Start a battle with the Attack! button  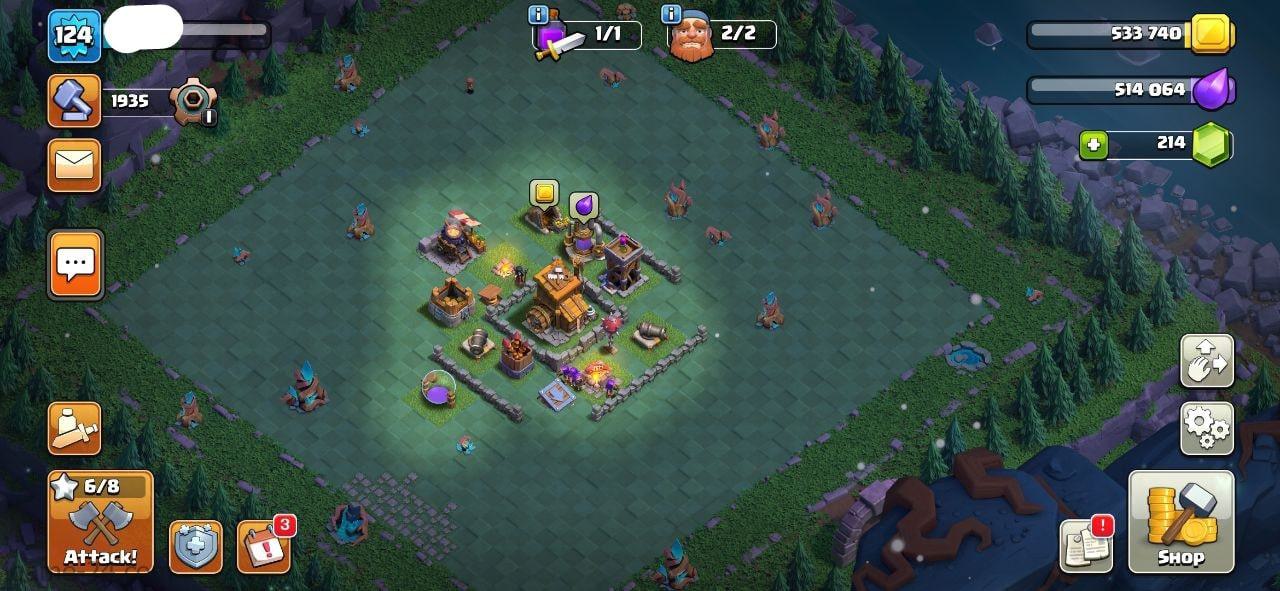100,521
